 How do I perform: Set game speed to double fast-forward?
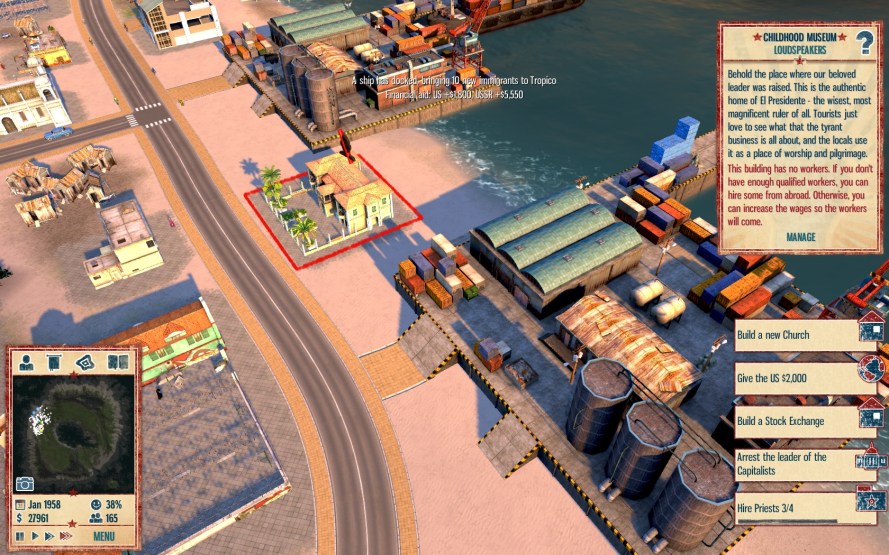(48, 536)
